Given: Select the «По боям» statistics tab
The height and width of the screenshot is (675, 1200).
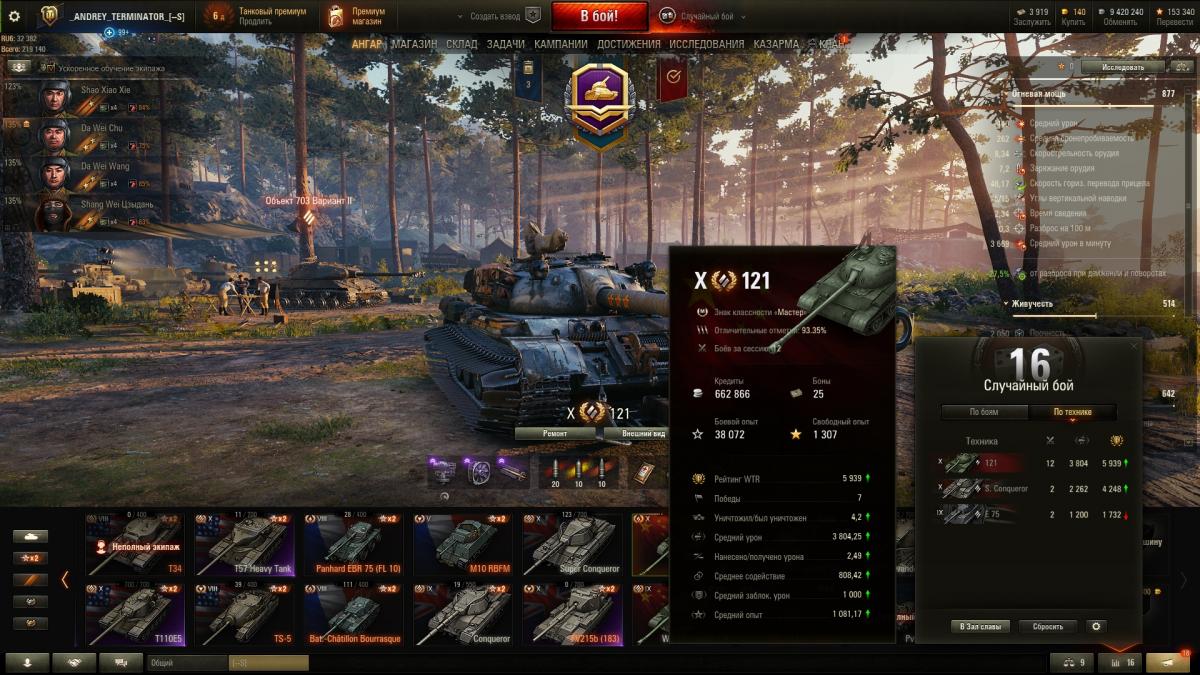Looking at the screenshot, I should [x=984, y=412].
